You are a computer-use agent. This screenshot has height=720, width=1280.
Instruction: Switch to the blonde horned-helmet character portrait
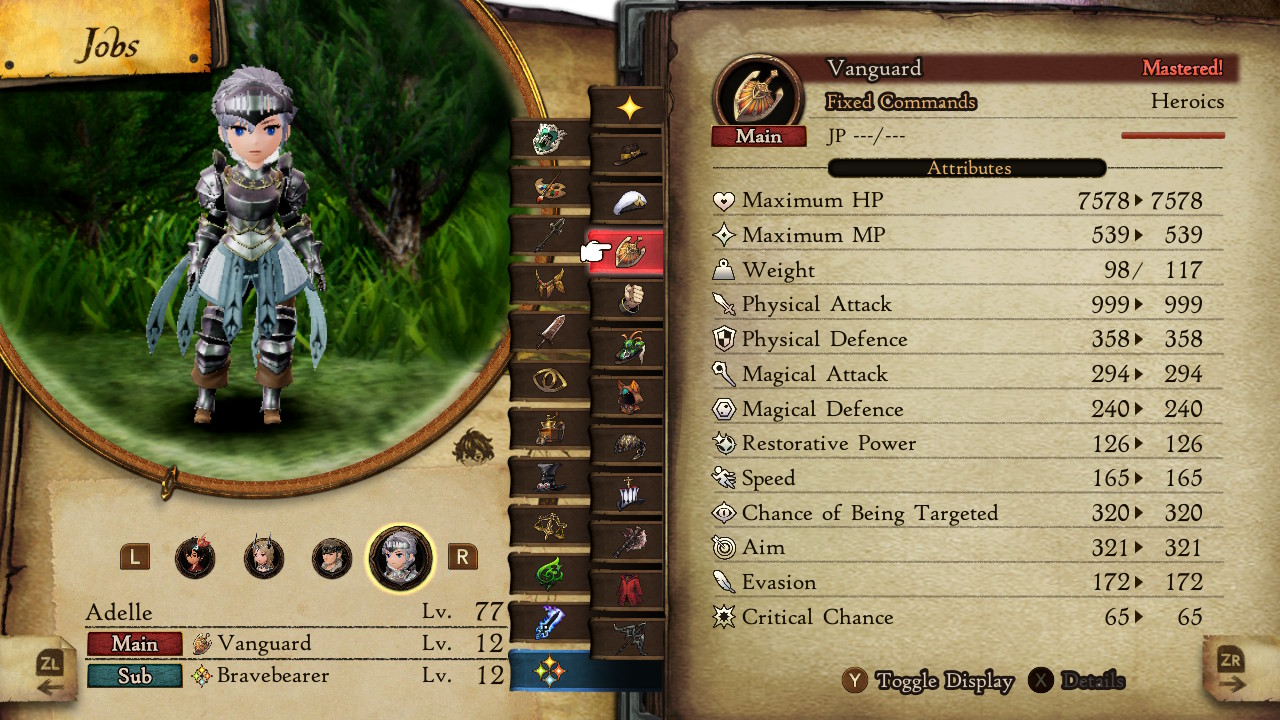pyautogui.click(x=264, y=557)
